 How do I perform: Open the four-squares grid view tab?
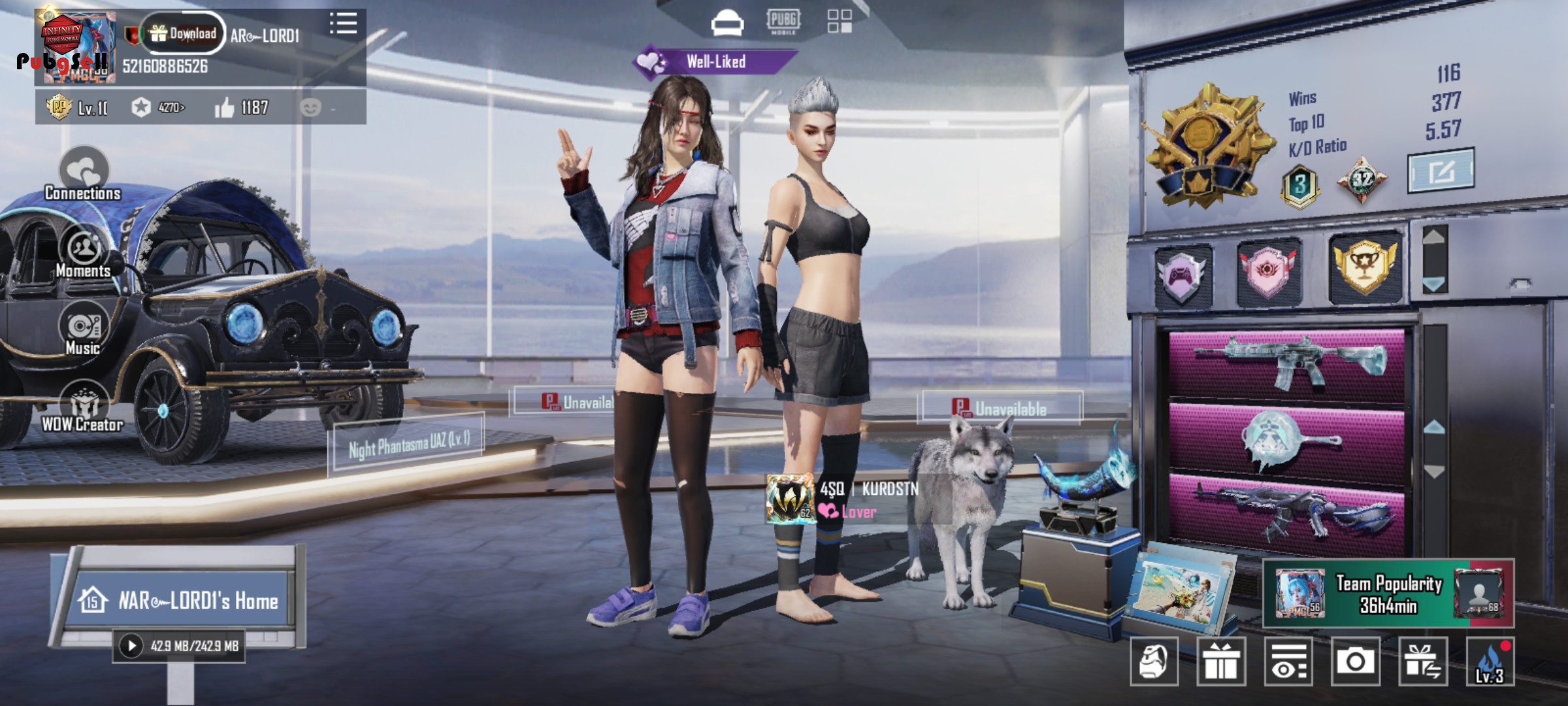[840, 21]
